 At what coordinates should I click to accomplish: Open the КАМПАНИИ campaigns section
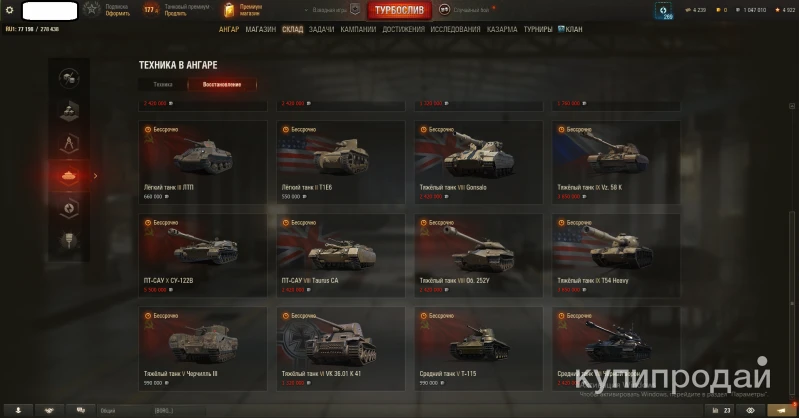click(x=358, y=30)
